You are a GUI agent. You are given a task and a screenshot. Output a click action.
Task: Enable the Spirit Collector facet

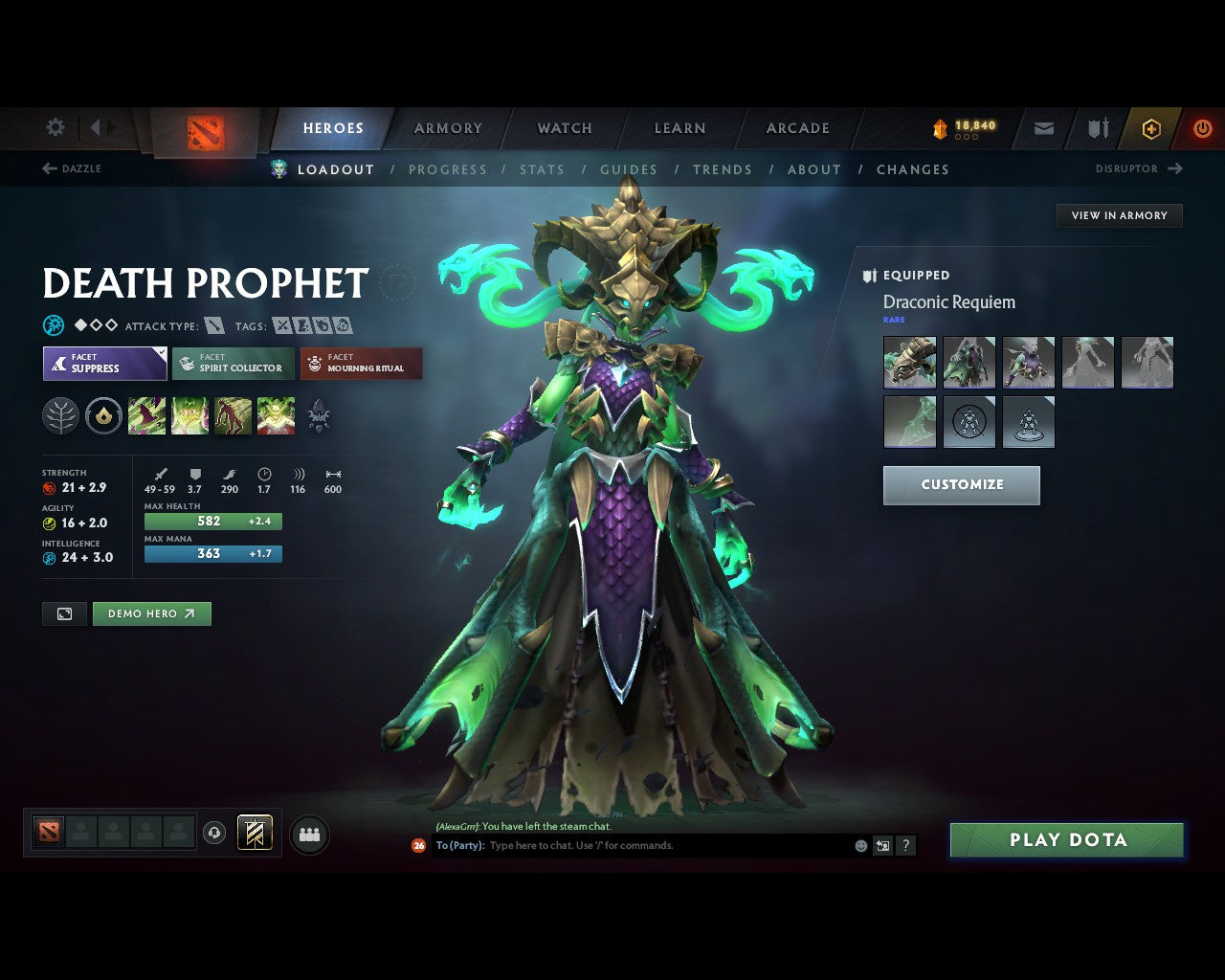tap(233, 364)
